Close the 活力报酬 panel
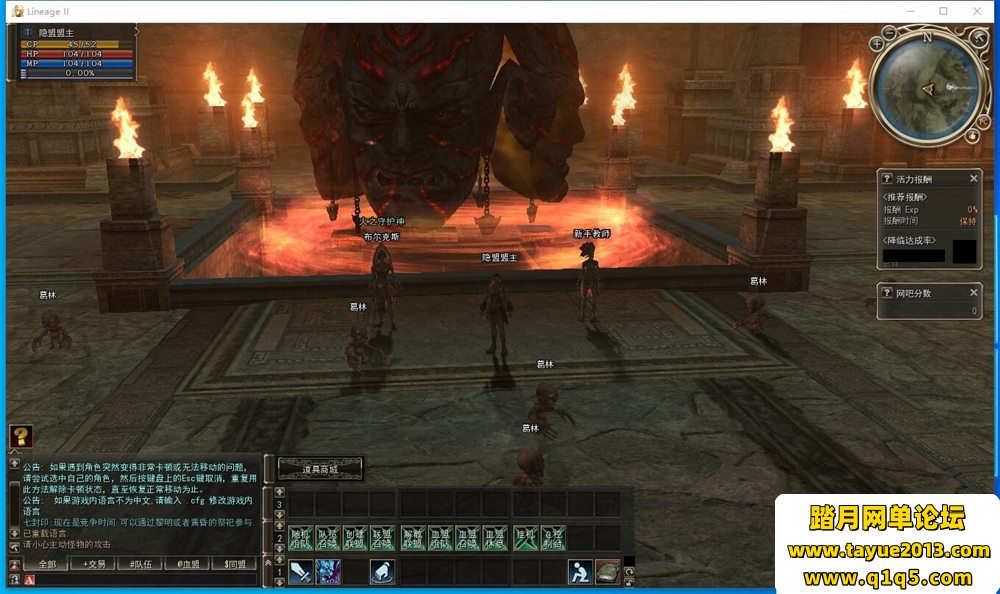Screen dimensions: 1000x594 coord(974,178)
